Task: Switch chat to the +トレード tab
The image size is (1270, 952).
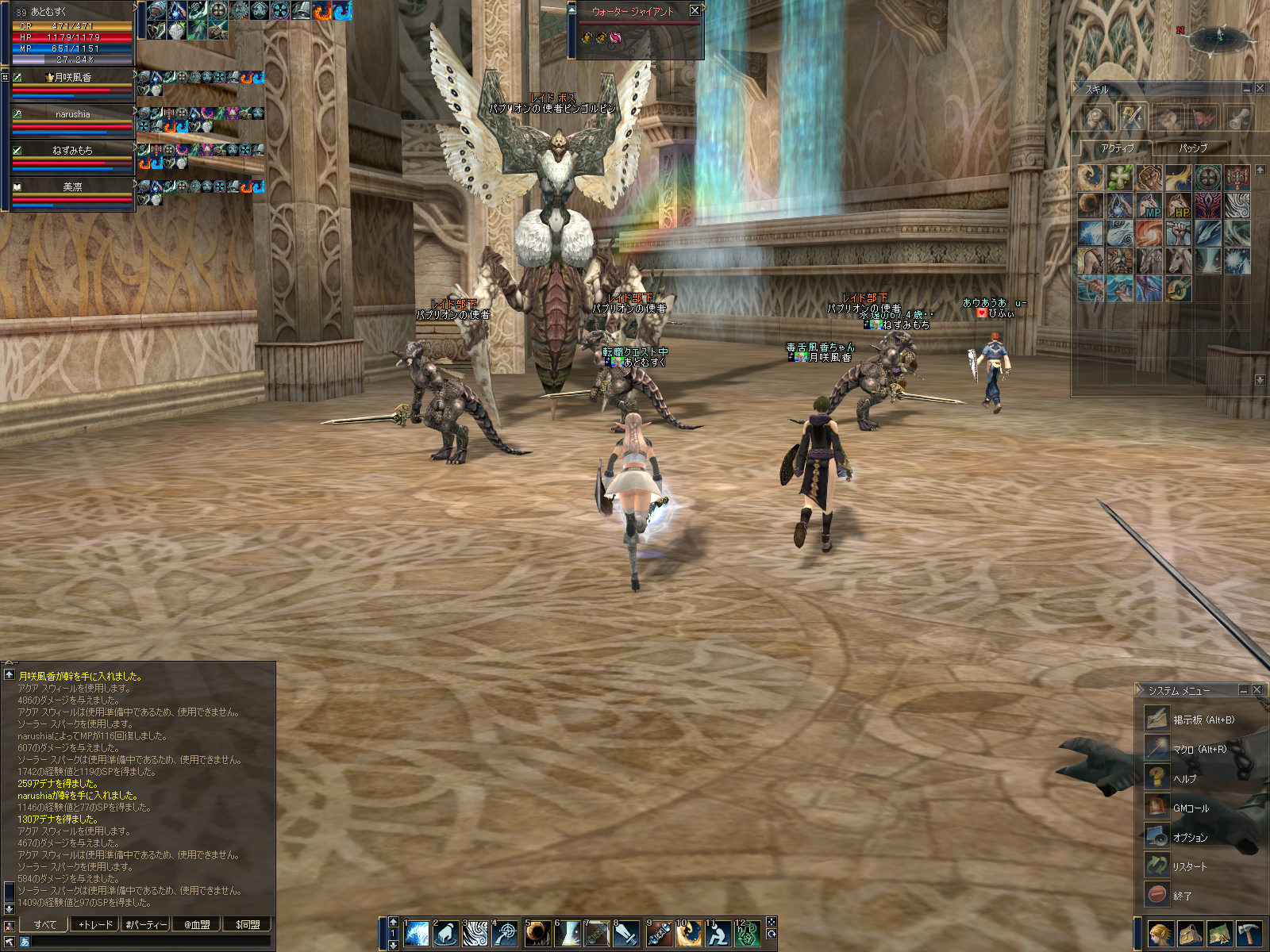Action: pos(95,924)
